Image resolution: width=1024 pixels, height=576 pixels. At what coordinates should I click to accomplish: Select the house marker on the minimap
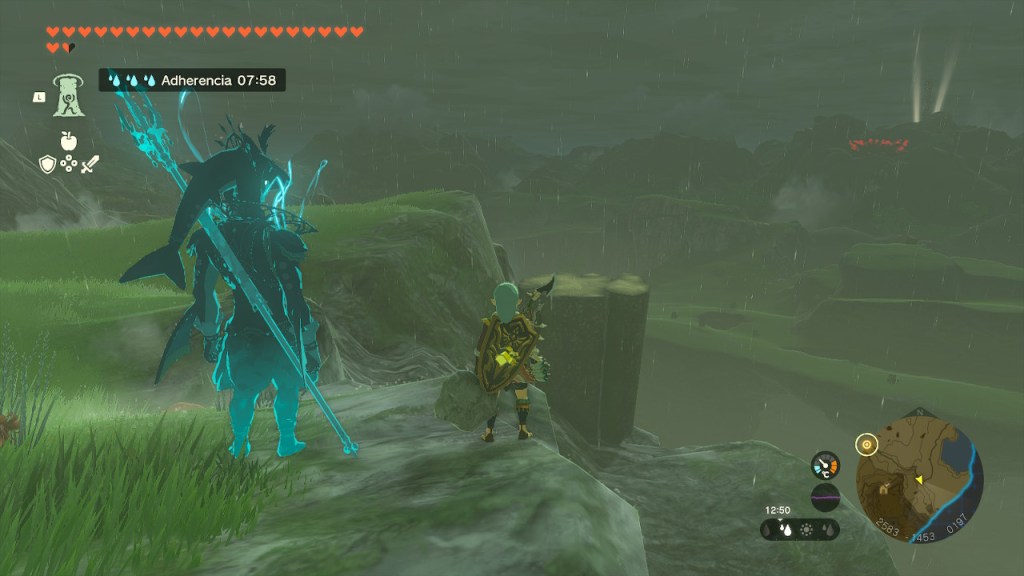tap(885, 488)
